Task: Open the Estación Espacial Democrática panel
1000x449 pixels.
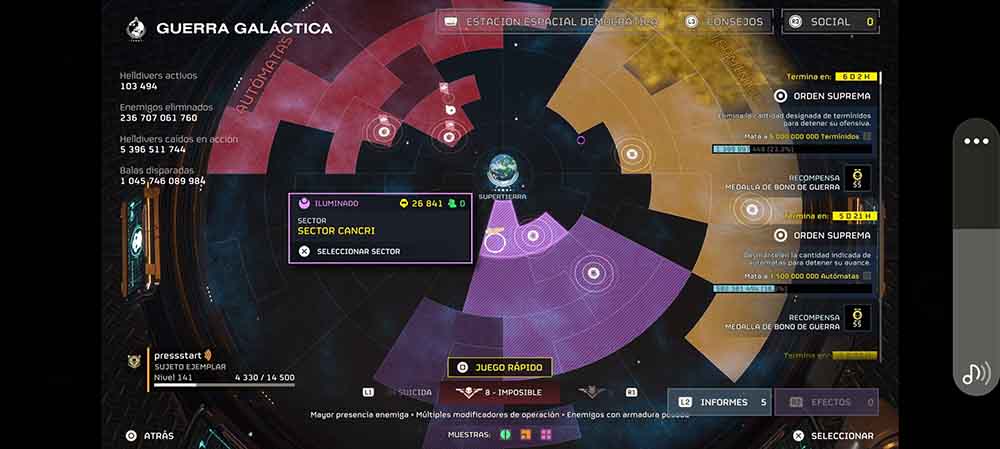Action: [x=548, y=21]
